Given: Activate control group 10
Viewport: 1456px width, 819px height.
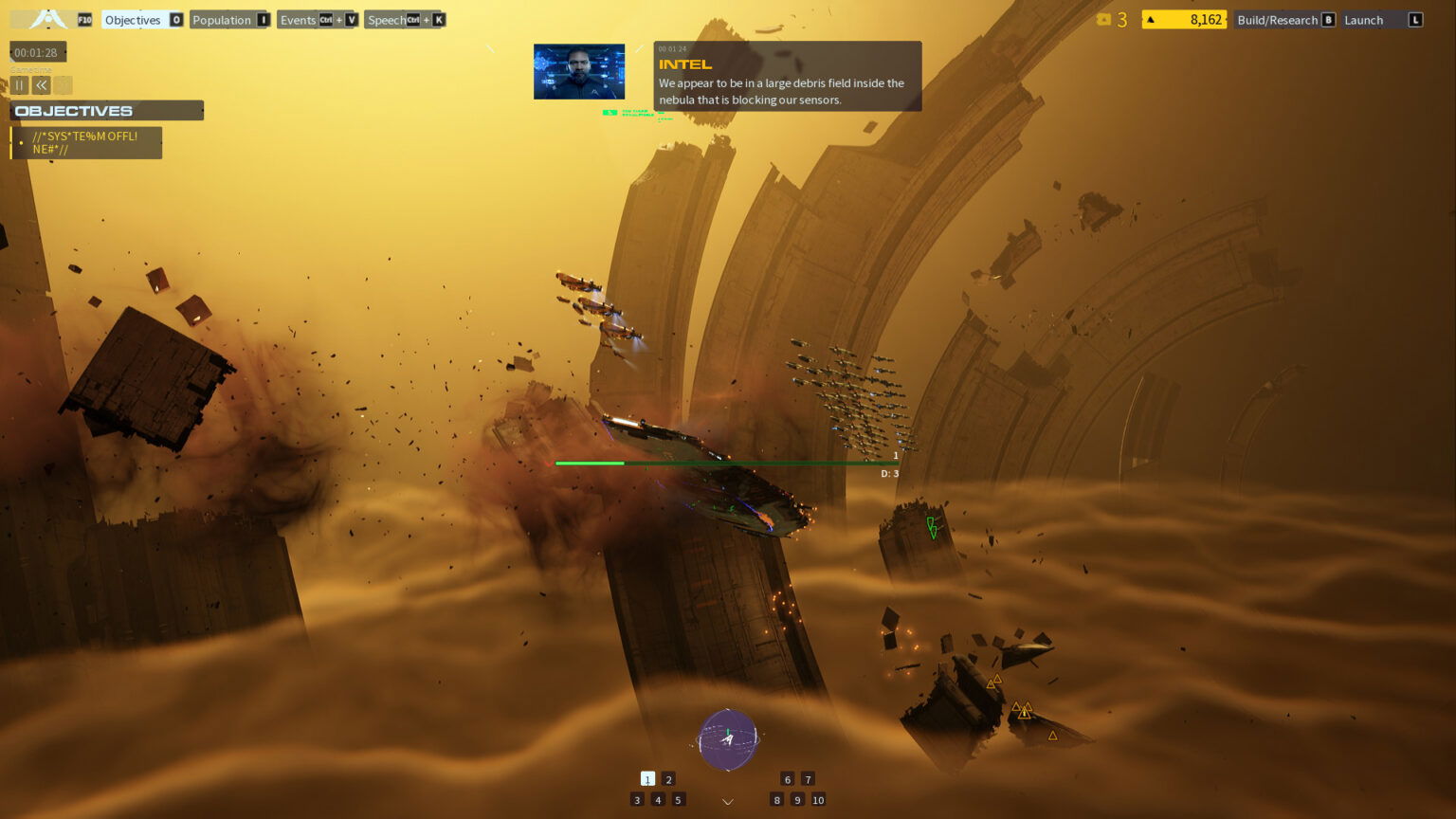Looking at the screenshot, I should pyautogui.click(x=818, y=800).
